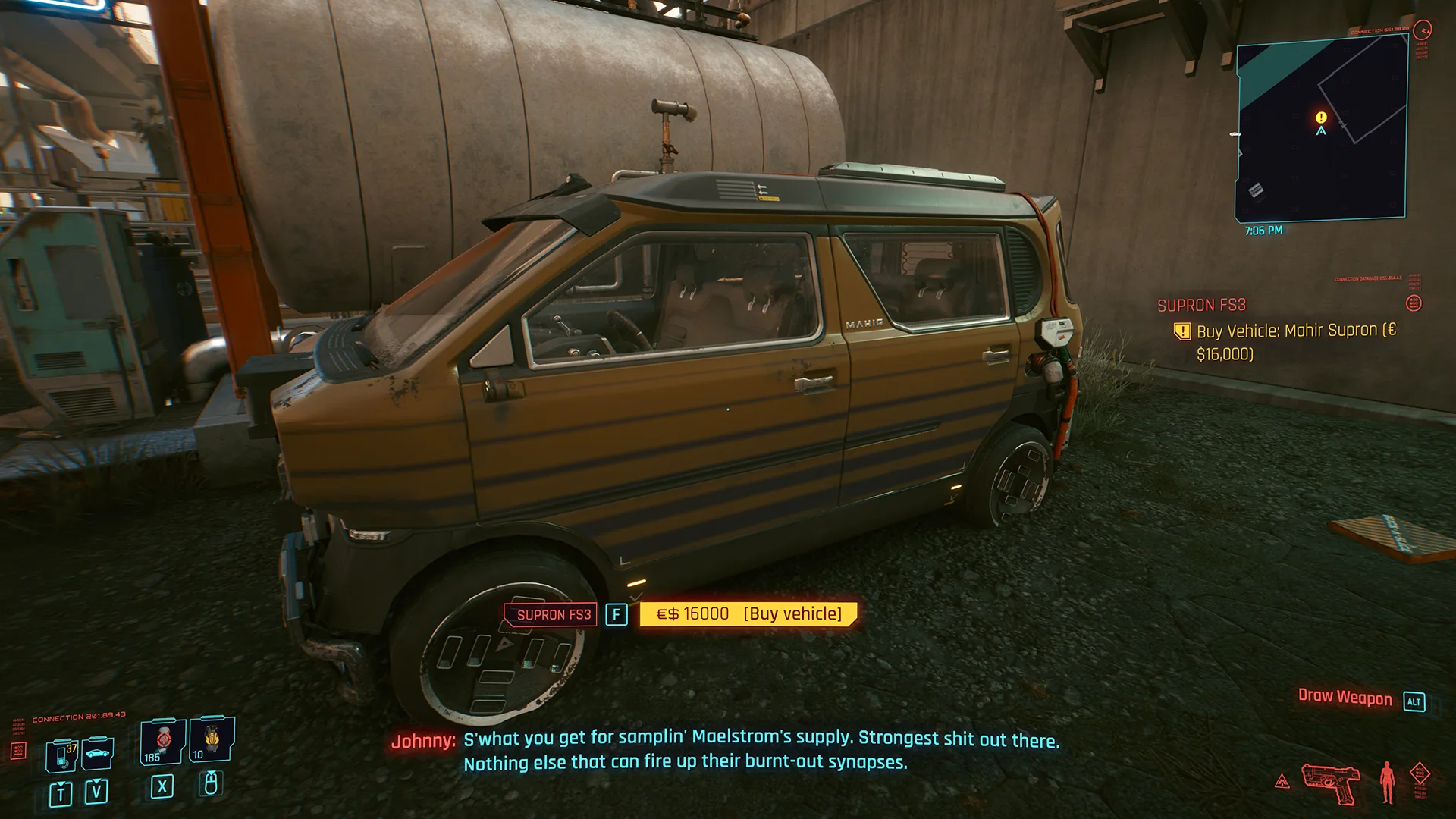Select the yellow quest marker on the minimap
The height and width of the screenshot is (819, 1456).
point(1321,118)
